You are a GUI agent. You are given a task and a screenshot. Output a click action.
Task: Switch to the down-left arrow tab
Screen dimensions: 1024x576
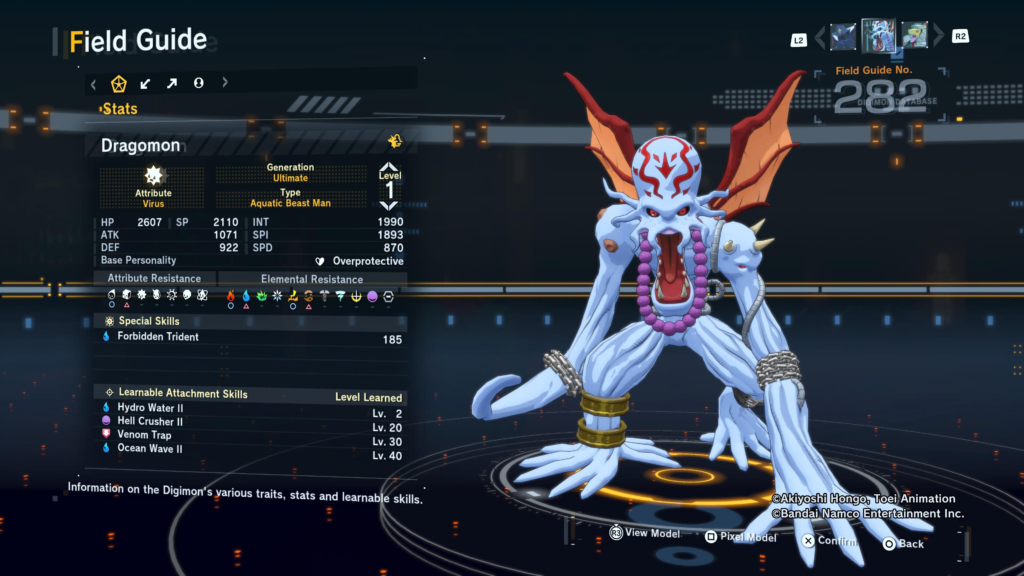(146, 83)
